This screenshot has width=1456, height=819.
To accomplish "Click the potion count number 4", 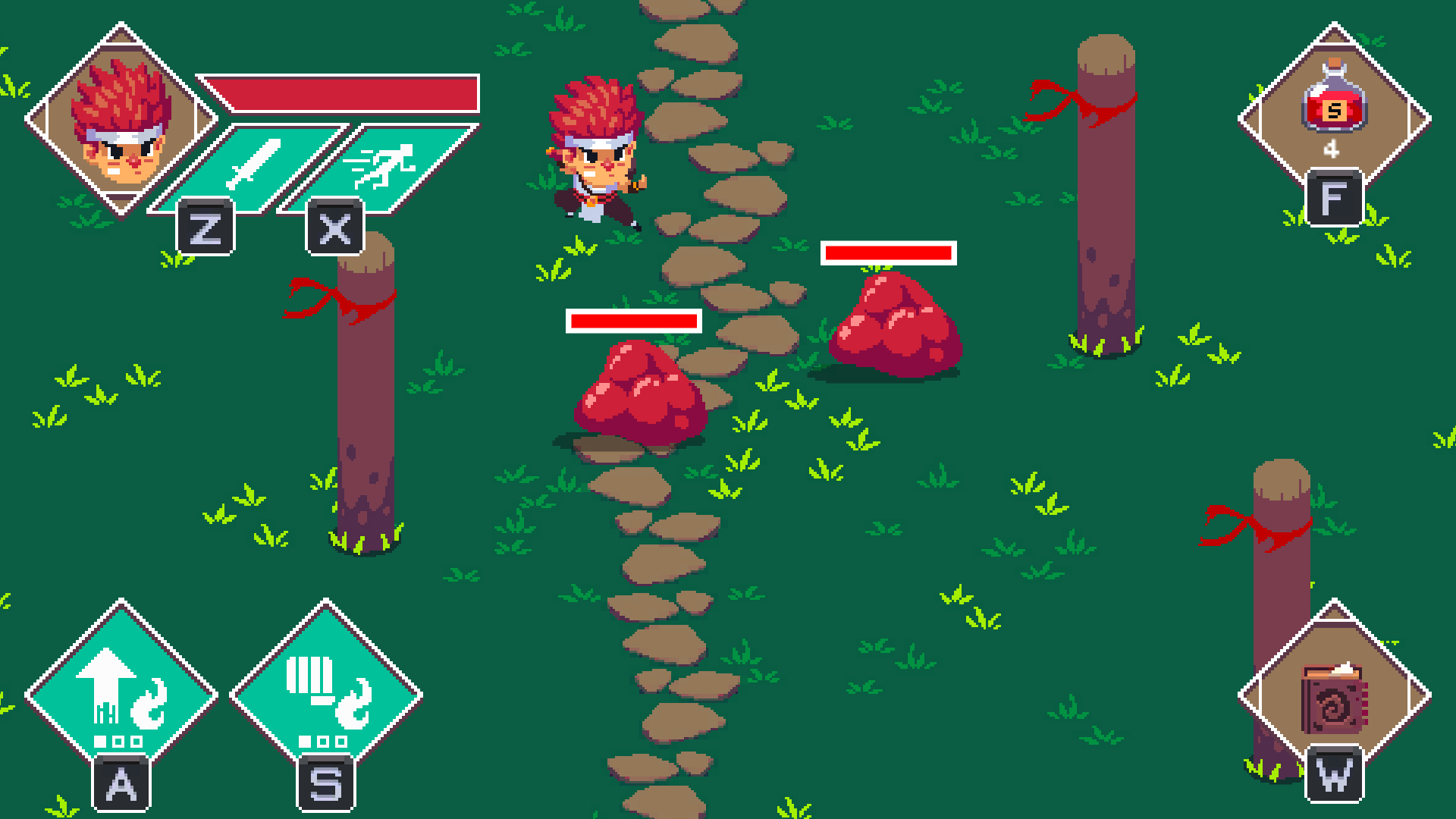I will (1332, 150).
